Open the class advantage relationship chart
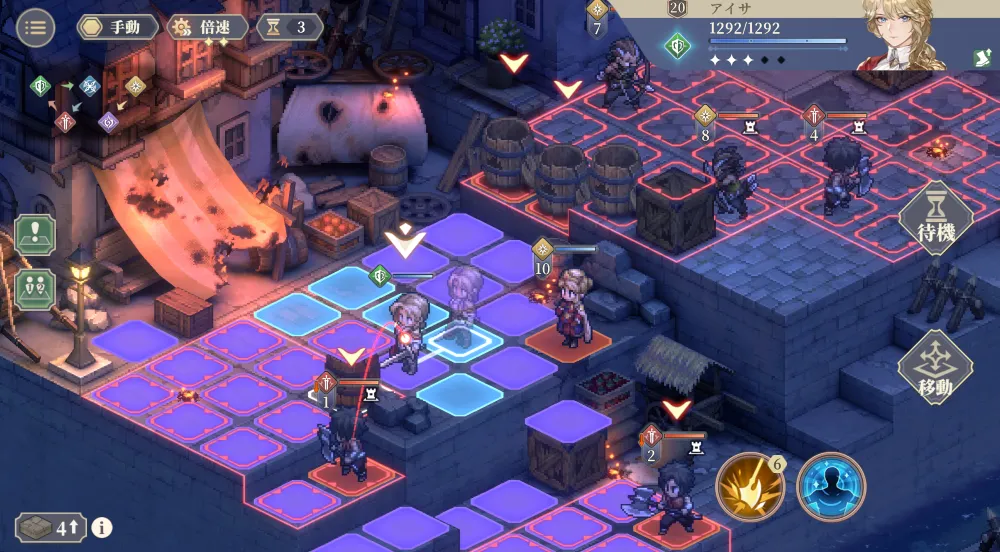1000x552 pixels. click(x=88, y=102)
